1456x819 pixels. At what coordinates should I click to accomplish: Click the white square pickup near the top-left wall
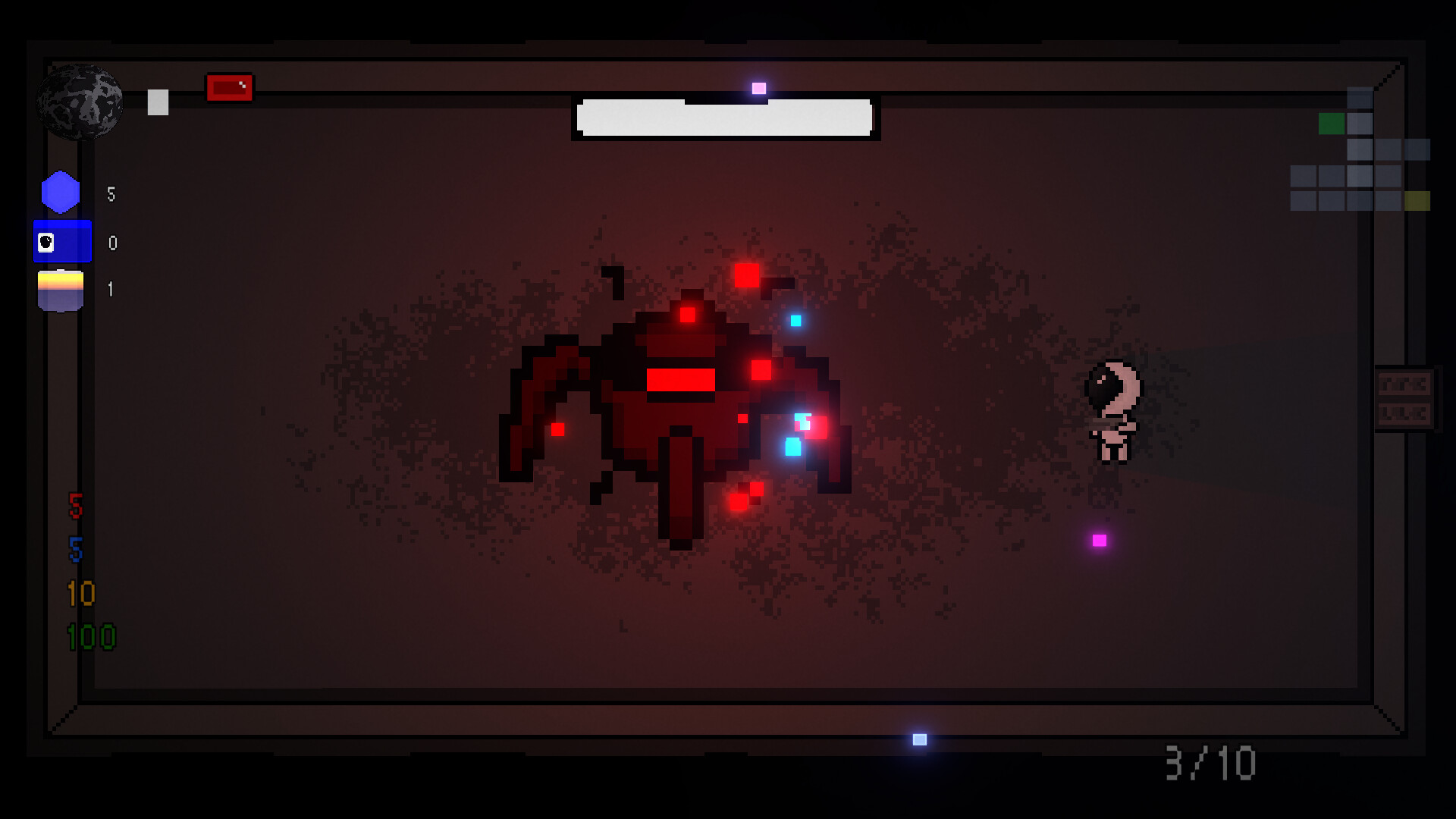tap(157, 102)
